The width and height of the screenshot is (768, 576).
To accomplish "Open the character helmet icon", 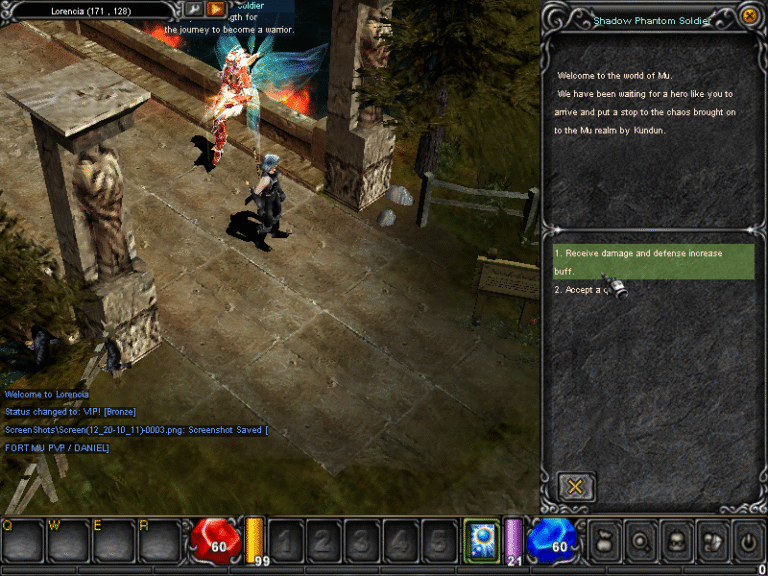I will pos(677,541).
